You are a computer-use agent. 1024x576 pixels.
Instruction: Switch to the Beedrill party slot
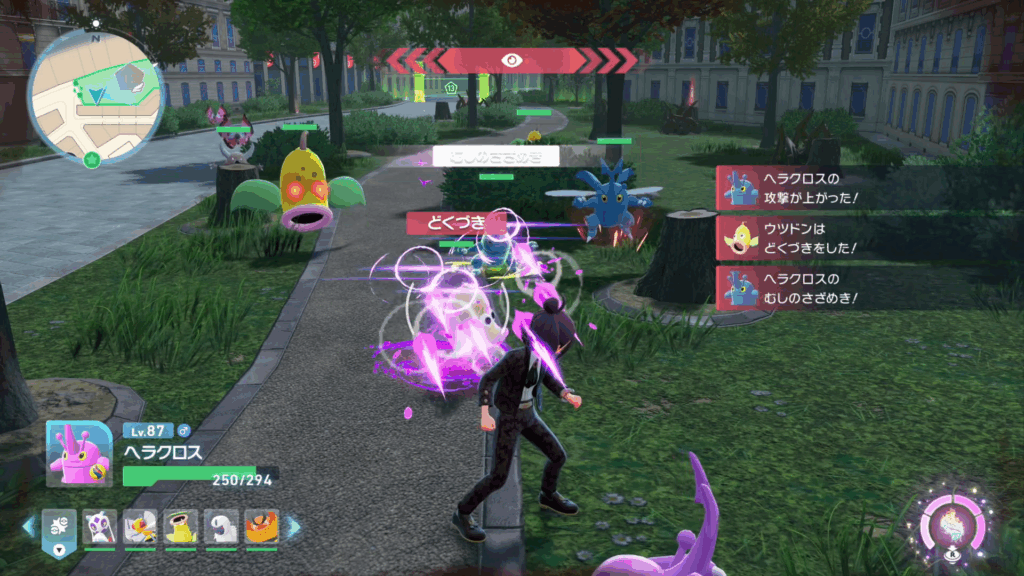(x=139, y=526)
